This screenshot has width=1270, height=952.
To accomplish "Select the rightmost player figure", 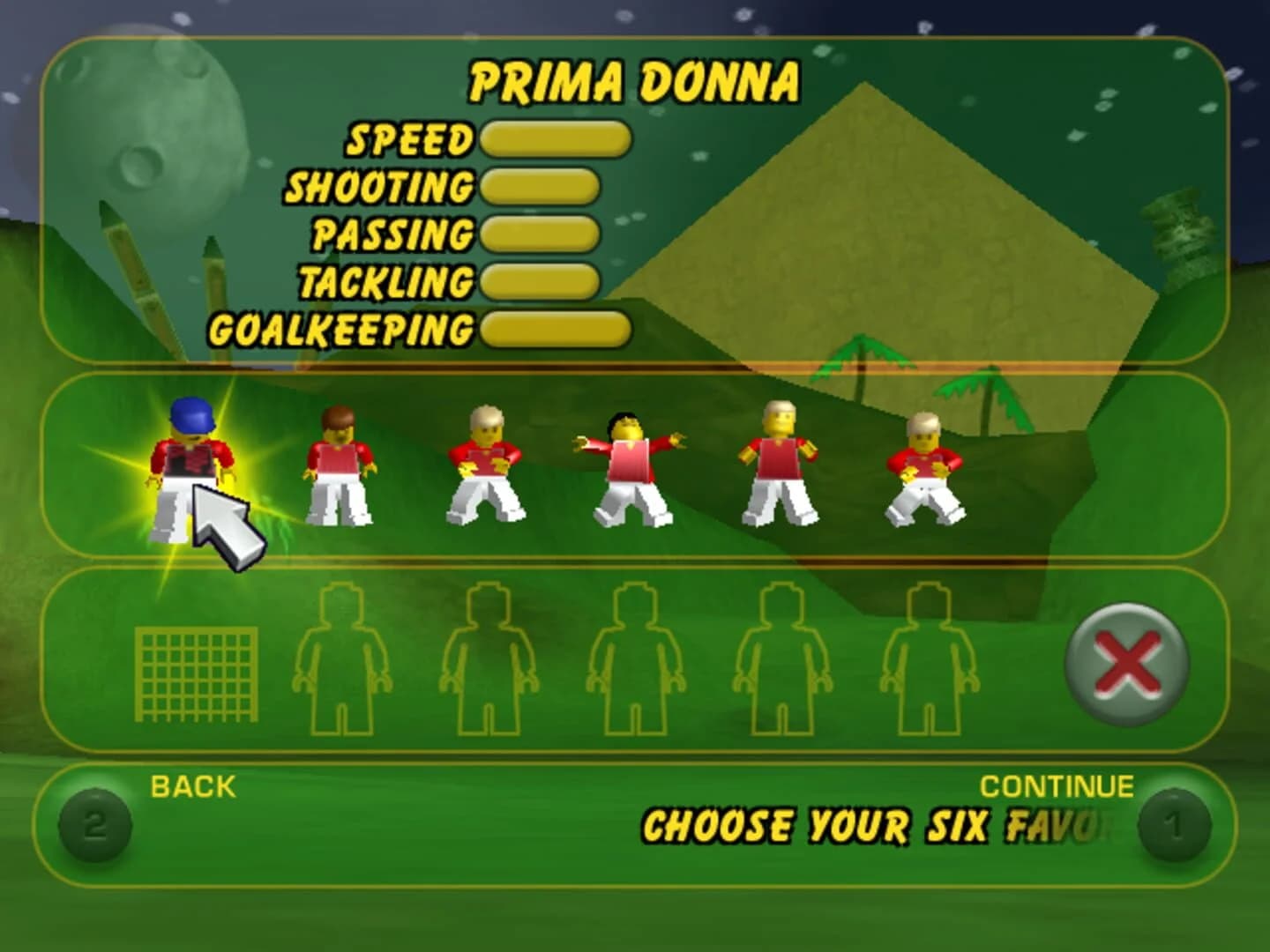I will click(x=926, y=467).
